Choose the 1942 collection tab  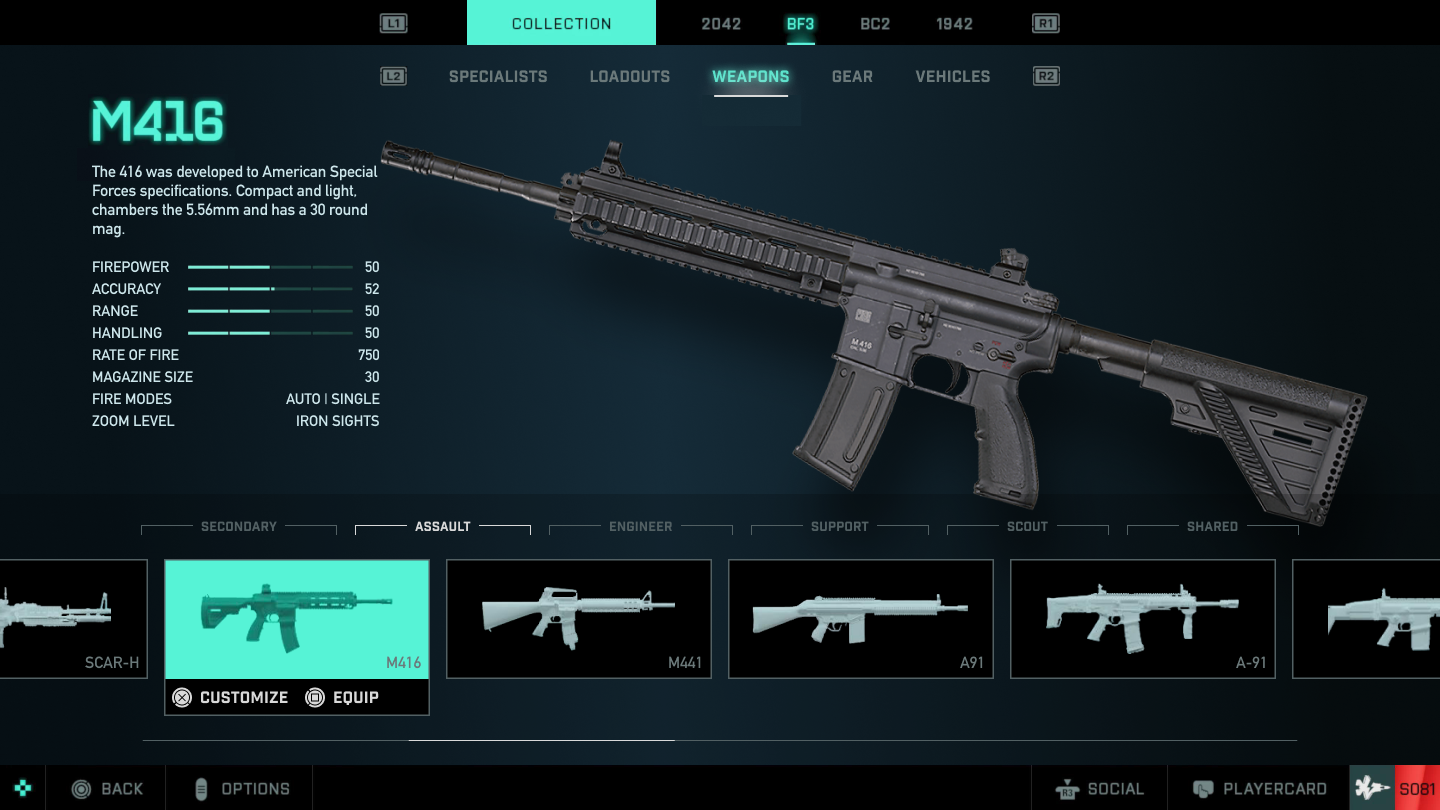click(x=954, y=24)
